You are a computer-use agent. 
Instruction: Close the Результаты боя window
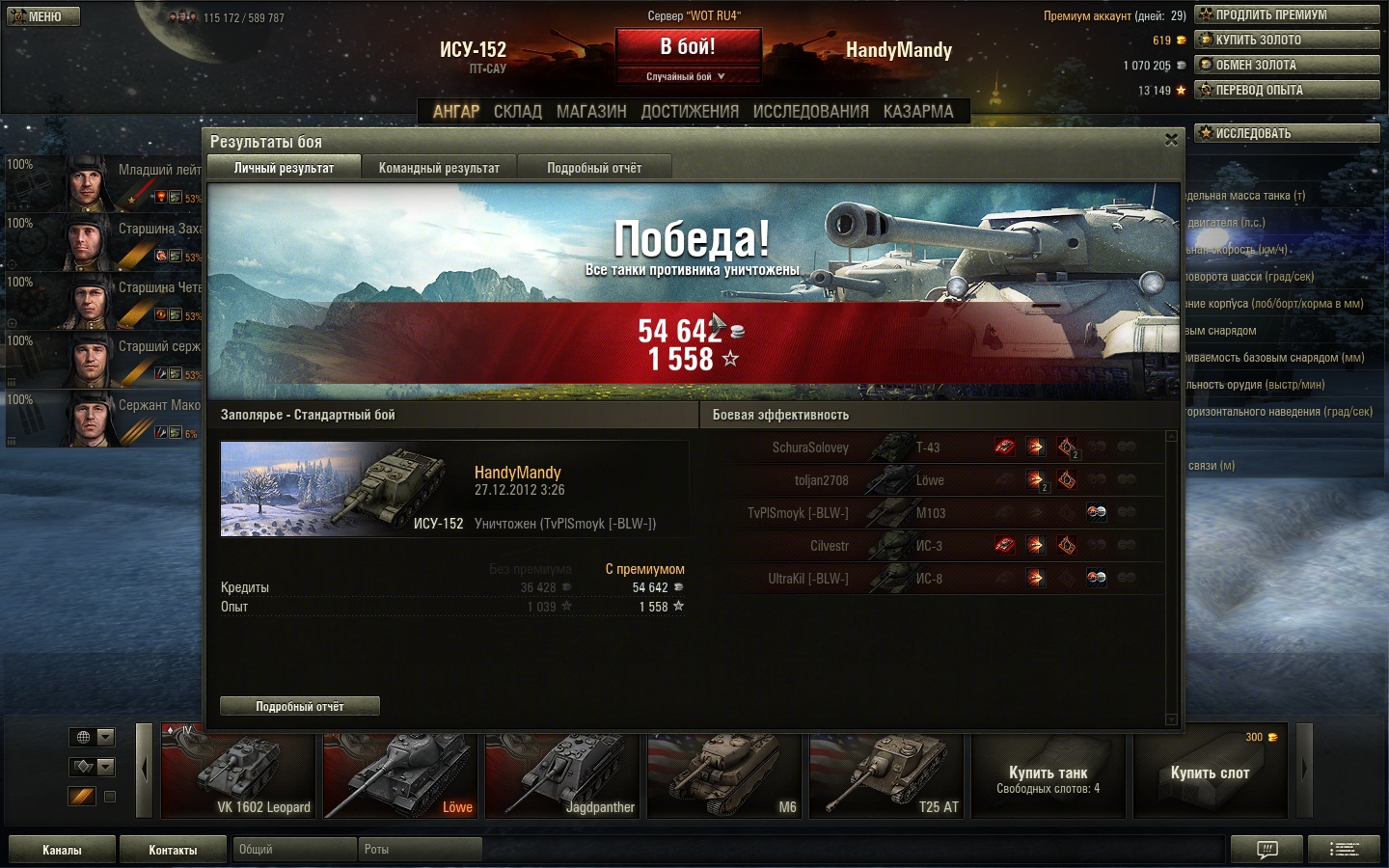tap(1171, 140)
